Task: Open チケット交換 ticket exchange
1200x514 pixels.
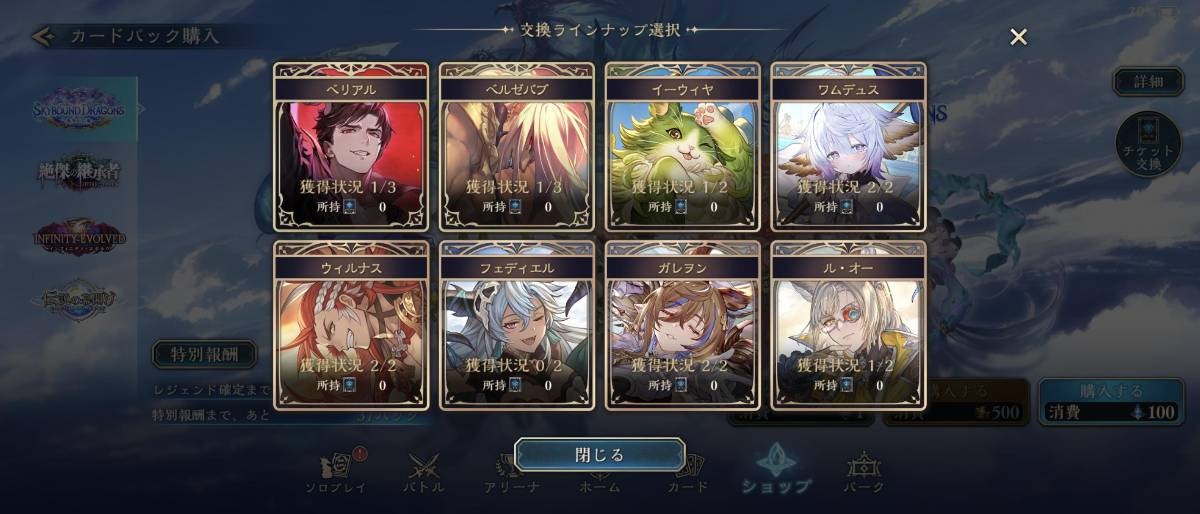Action: pos(1148,144)
